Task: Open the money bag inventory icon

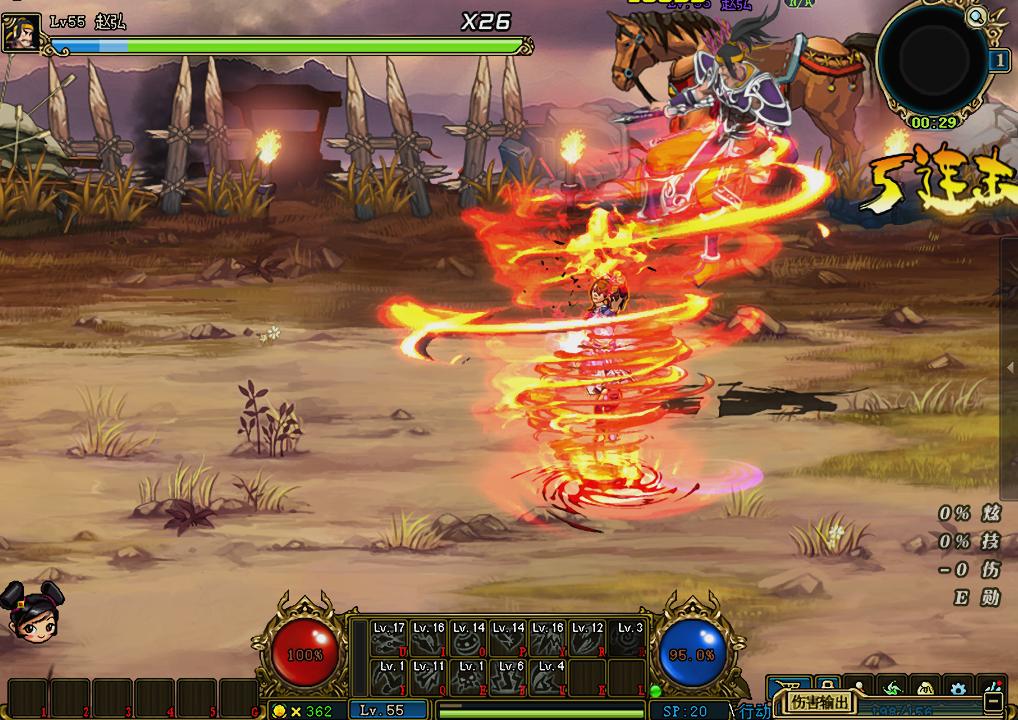Action: [925, 688]
